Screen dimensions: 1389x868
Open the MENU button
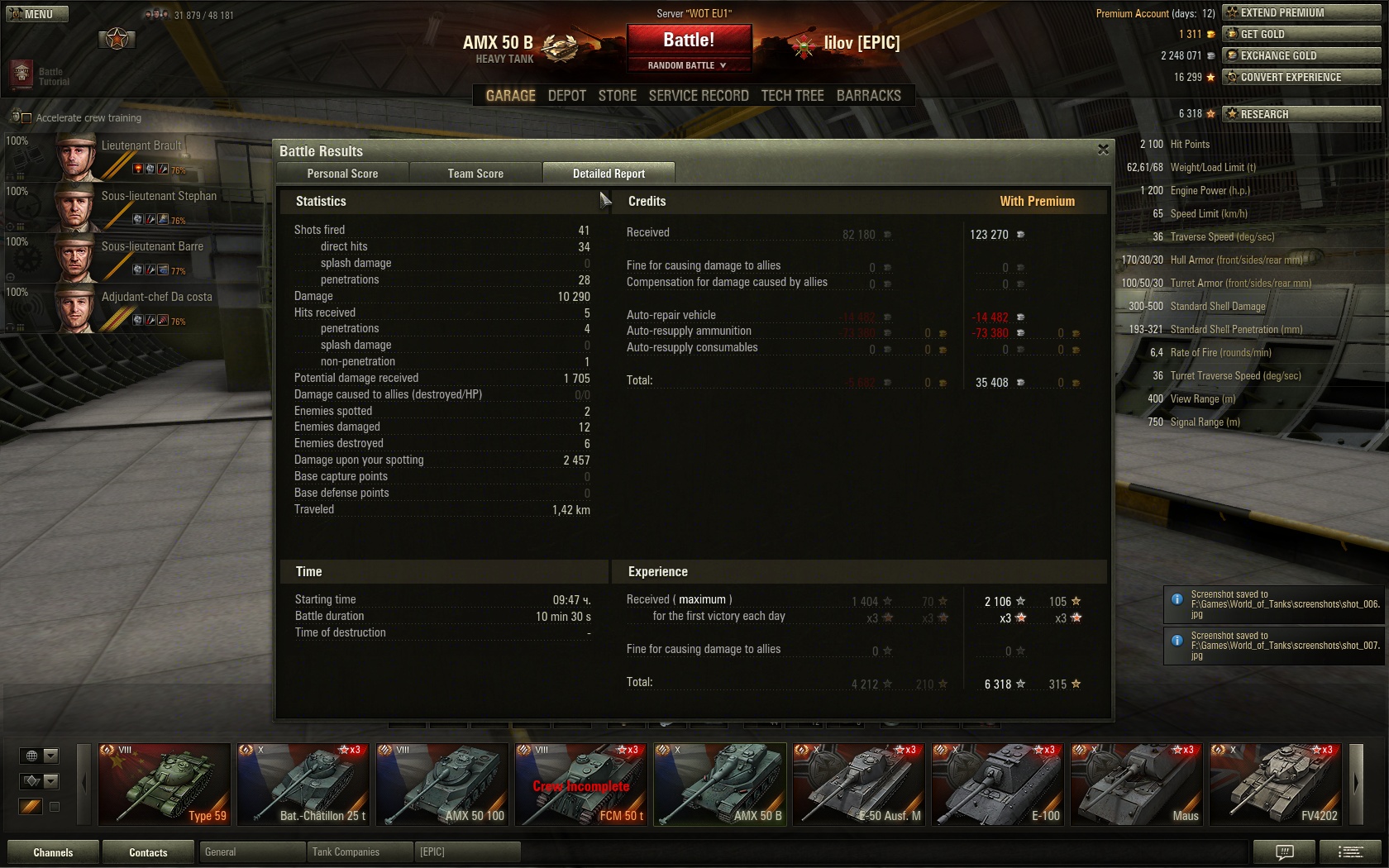[37, 14]
